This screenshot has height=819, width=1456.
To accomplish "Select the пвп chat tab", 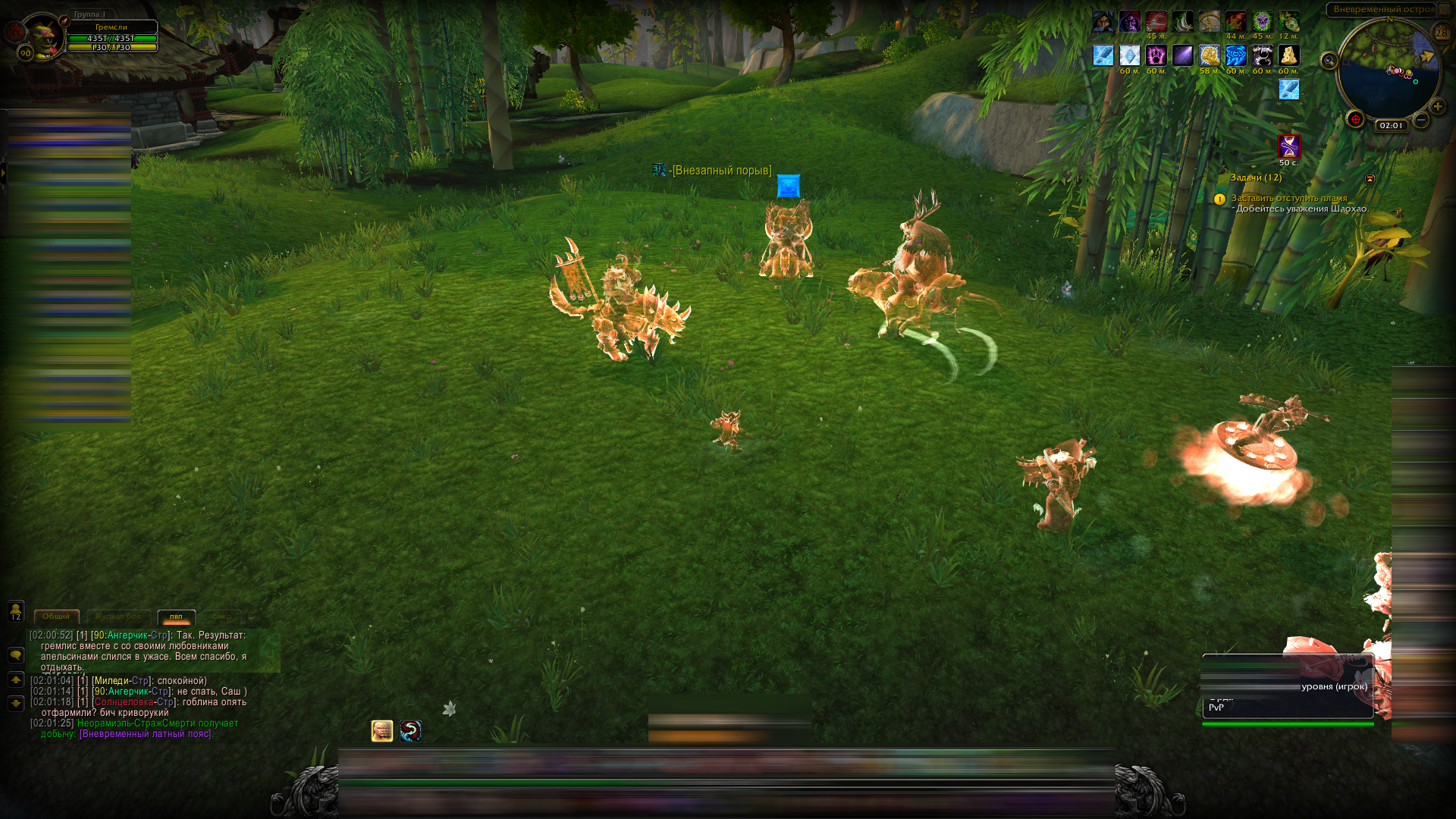I will click(x=176, y=617).
